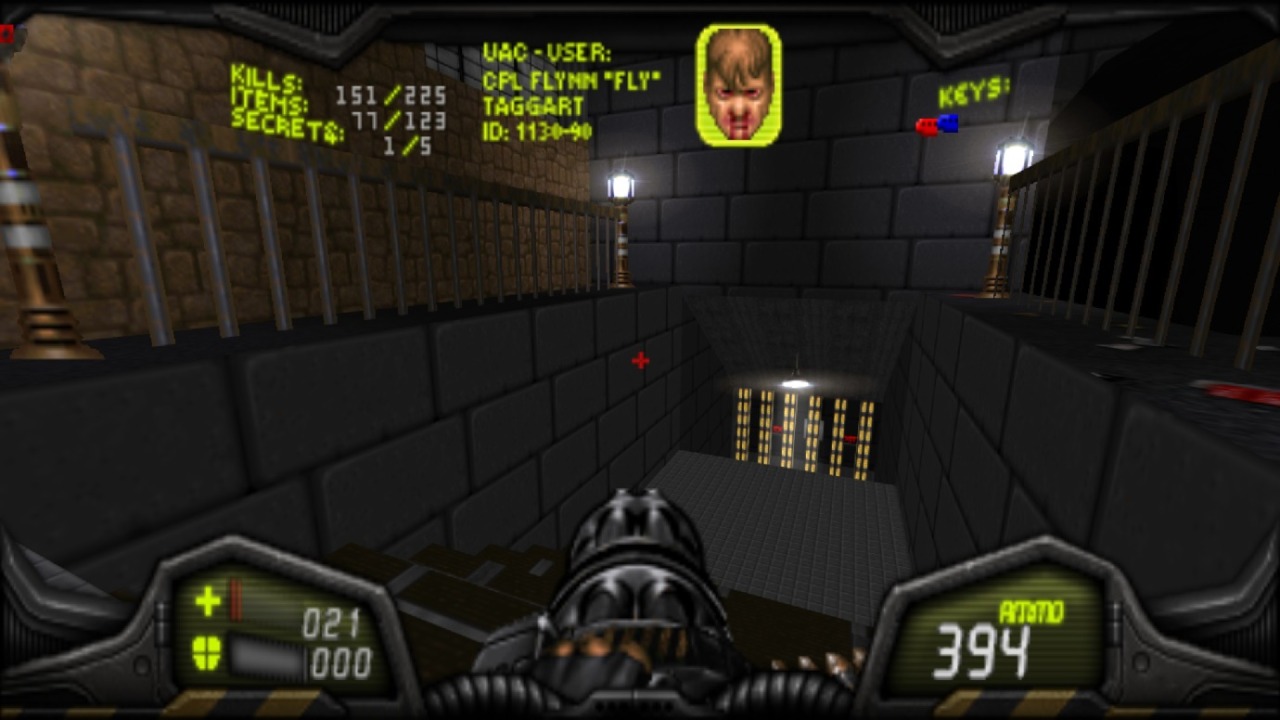Click the marine face portrait
The image size is (1280, 720).
pyautogui.click(x=739, y=85)
